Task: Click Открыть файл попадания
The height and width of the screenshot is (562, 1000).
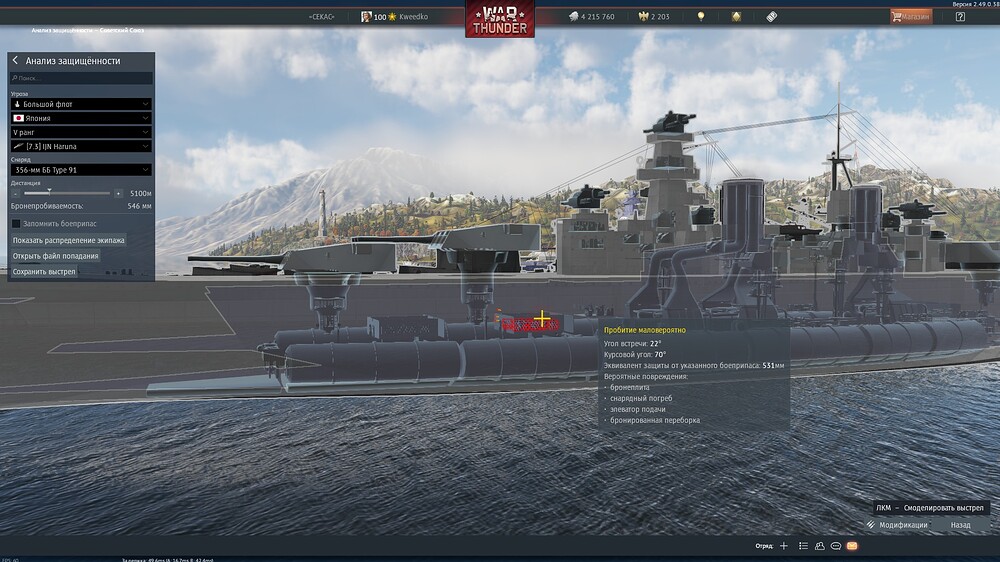Action: pyautogui.click(x=55, y=256)
